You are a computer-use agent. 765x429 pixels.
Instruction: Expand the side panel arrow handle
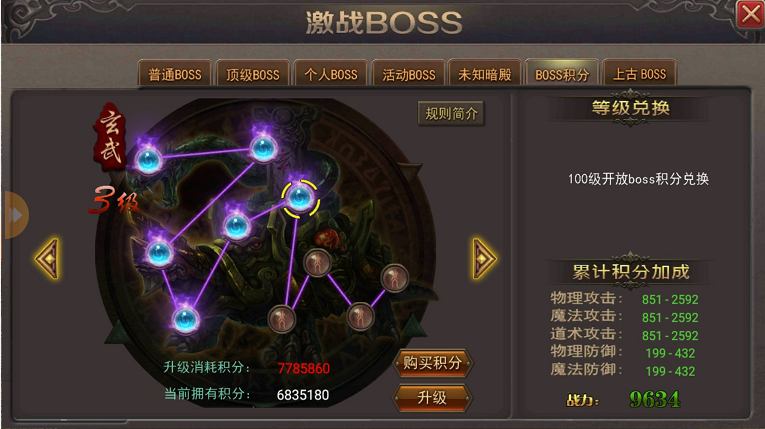15,215
